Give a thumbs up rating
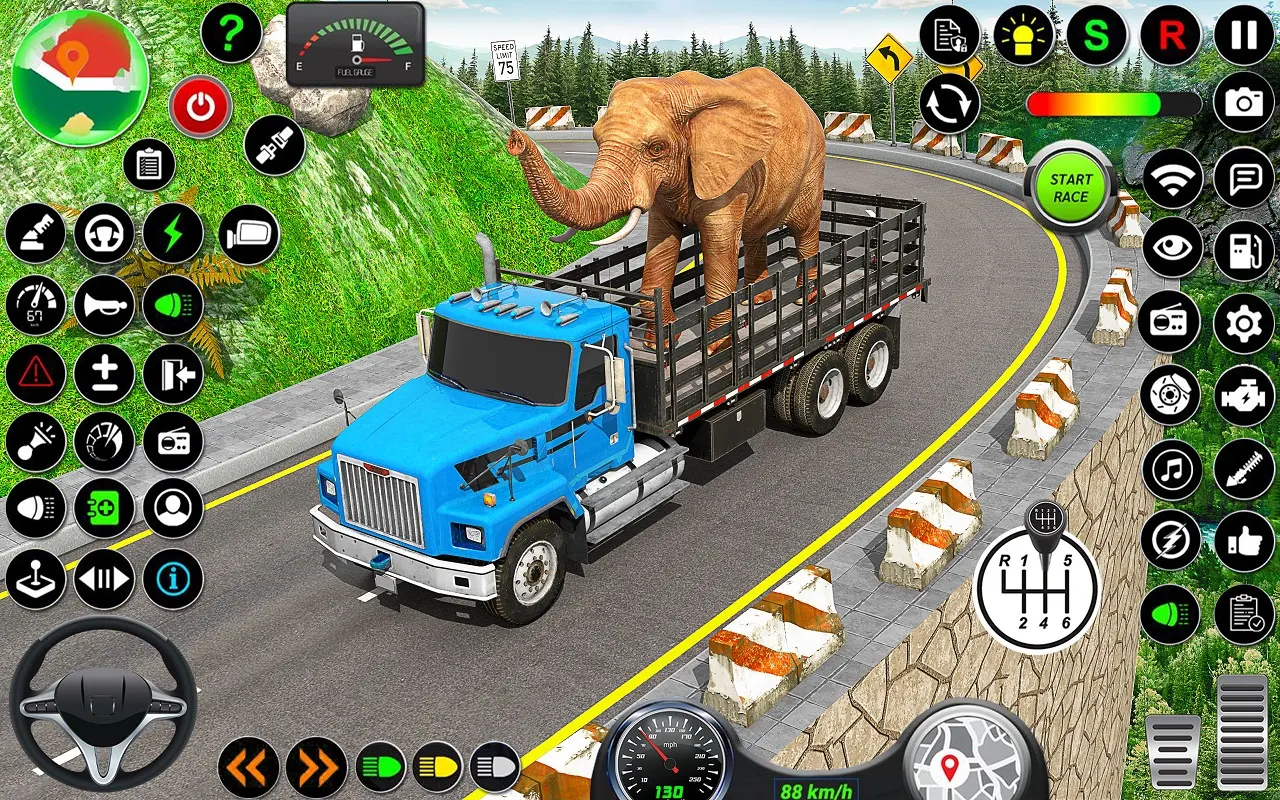This screenshot has width=1280, height=800. [1243, 540]
